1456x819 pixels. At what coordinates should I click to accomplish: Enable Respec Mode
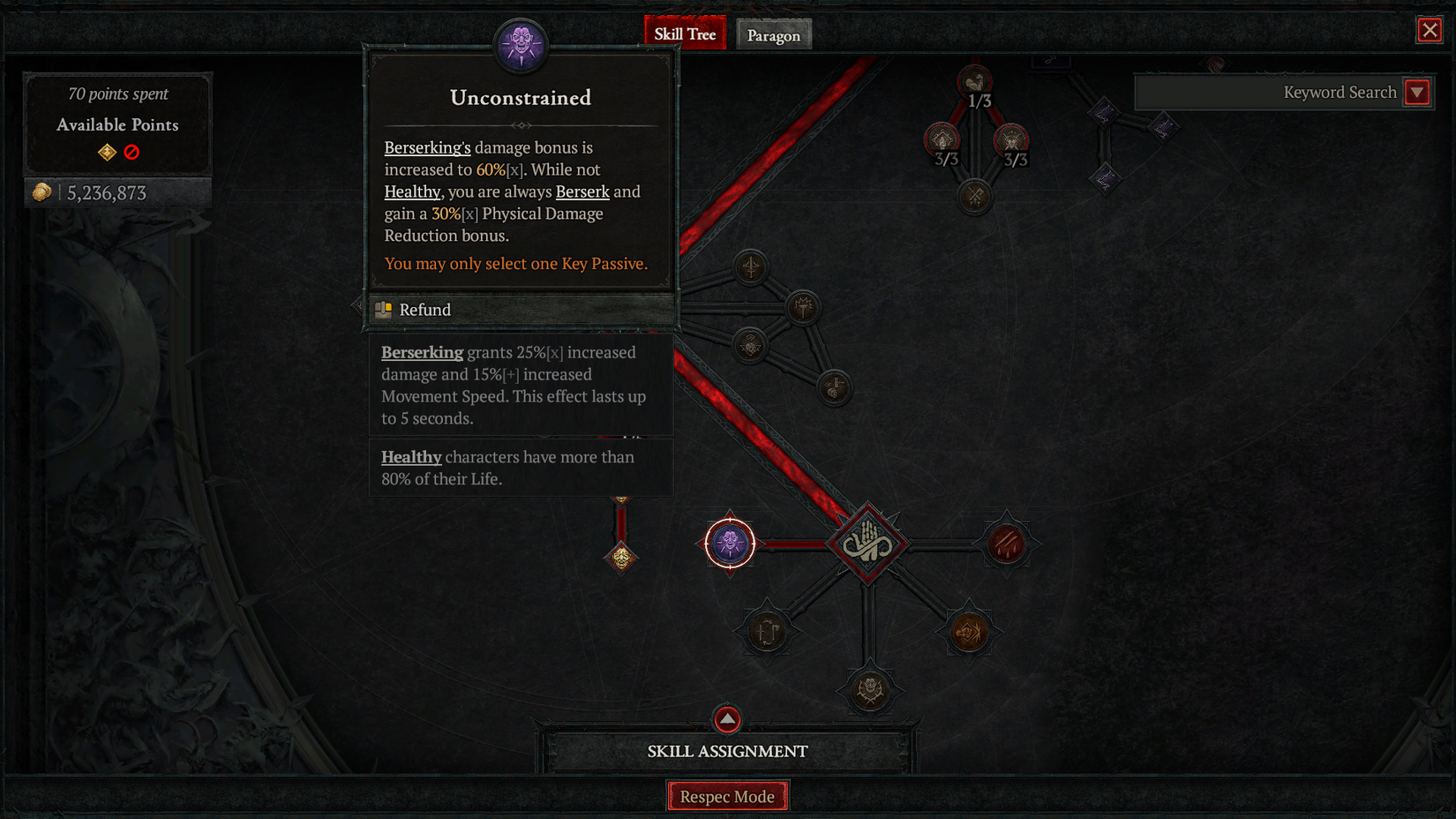[727, 795]
